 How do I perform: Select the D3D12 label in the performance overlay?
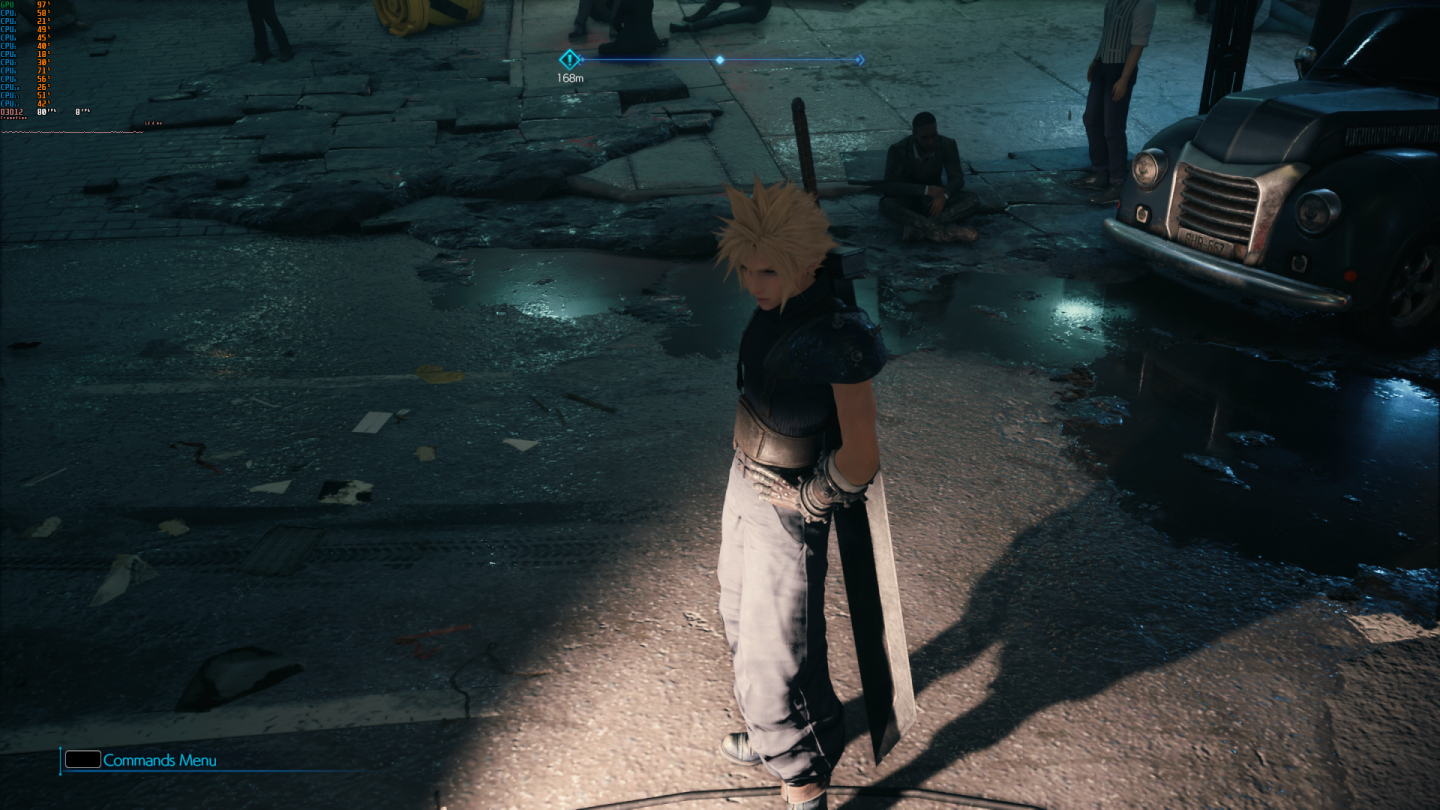click(16, 112)
